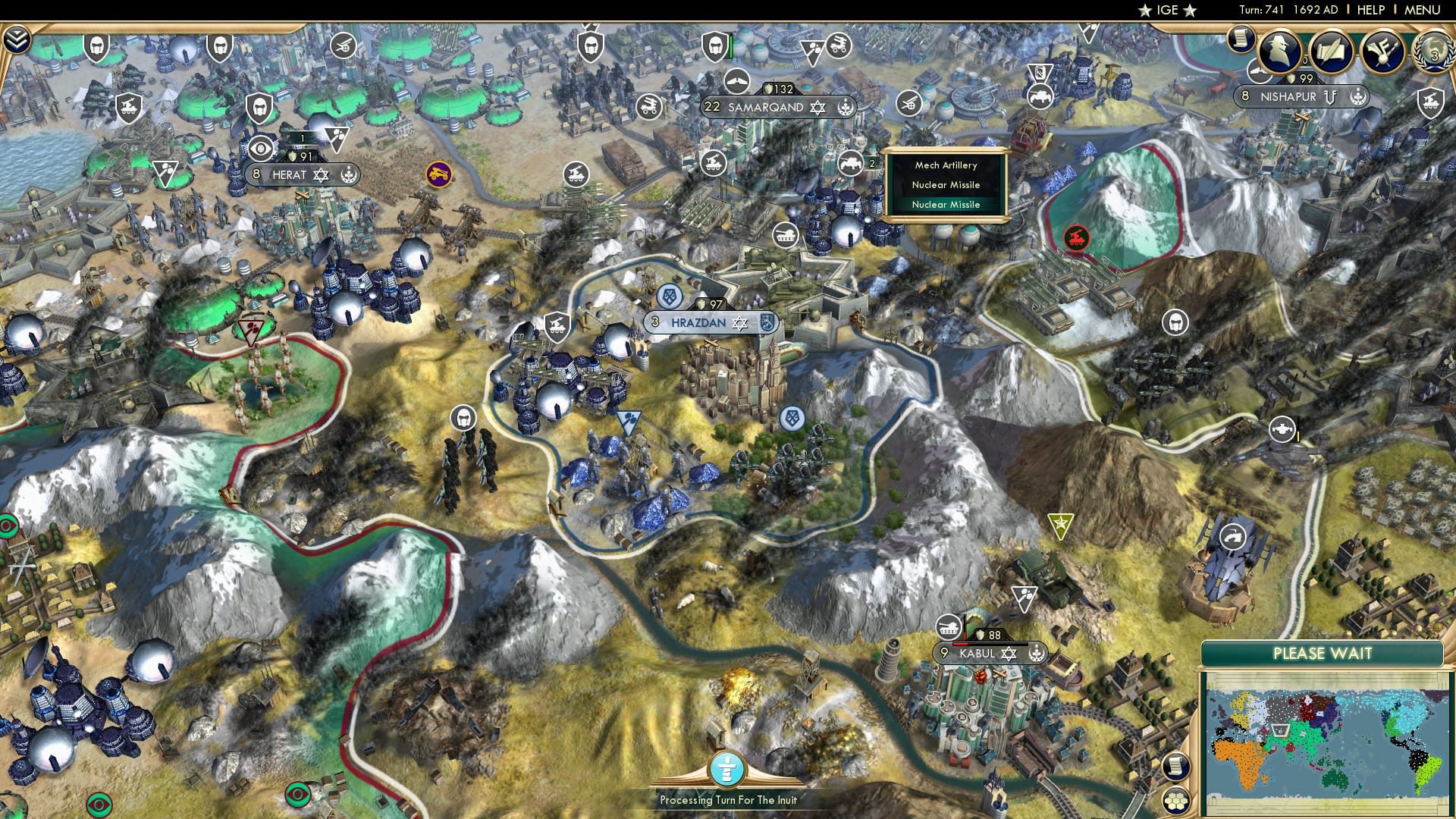The image size is (1456, 819).
Task: Click the red combat unit marker on the mountain
Action: (x=1076, y=237)
